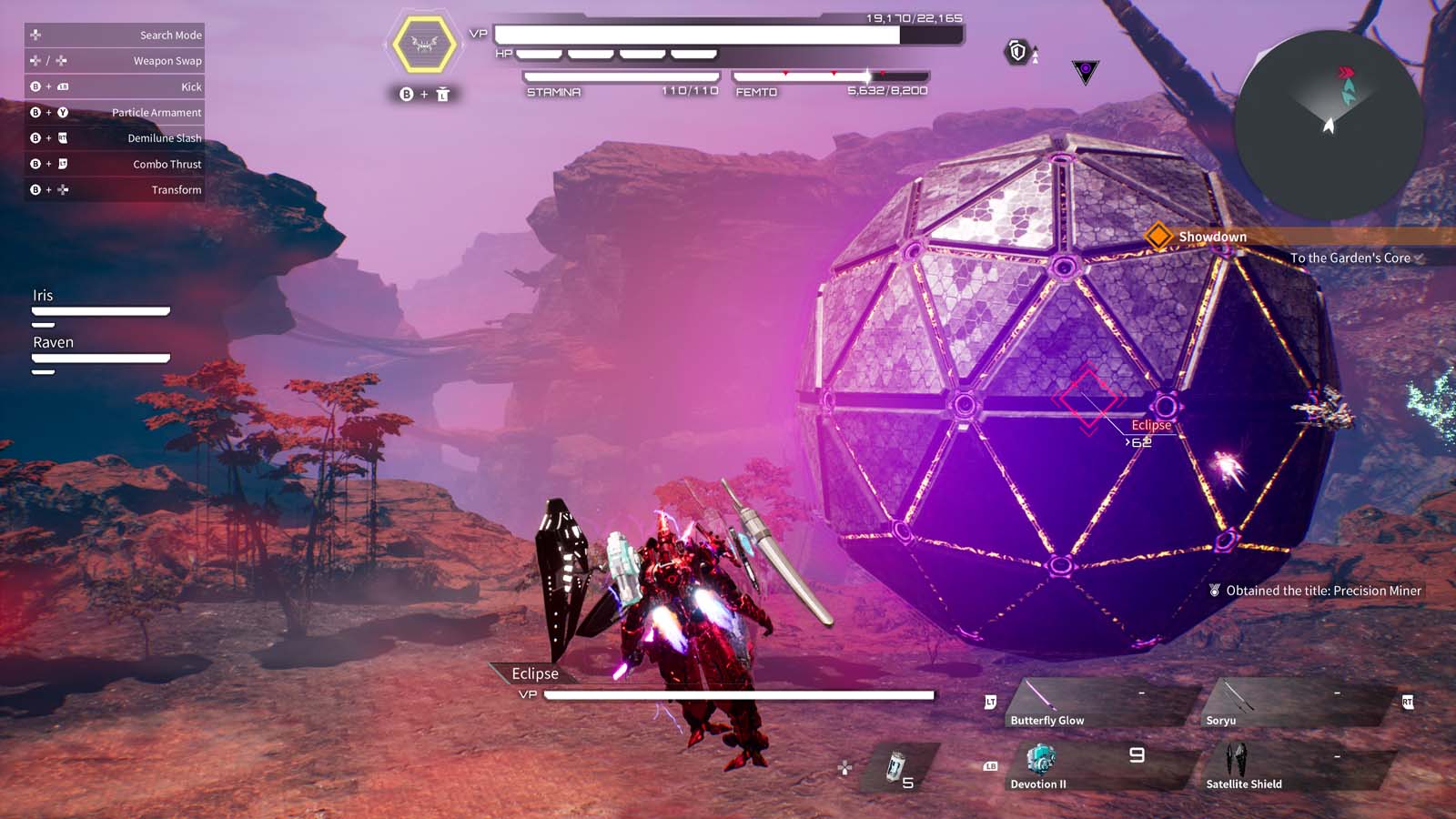Expand the Combo Thrust command entry

click(x=114, y=164)
